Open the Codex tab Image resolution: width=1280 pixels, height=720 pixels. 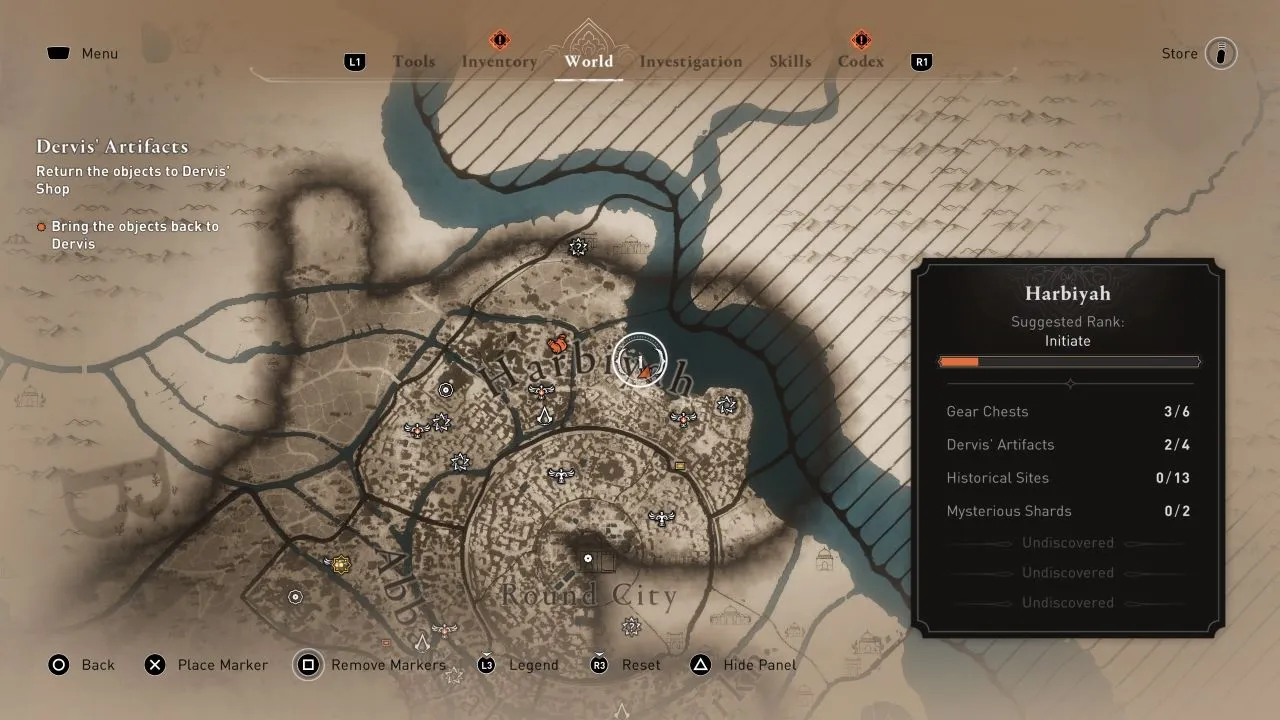pyautogui.click(x=860, y=61)
